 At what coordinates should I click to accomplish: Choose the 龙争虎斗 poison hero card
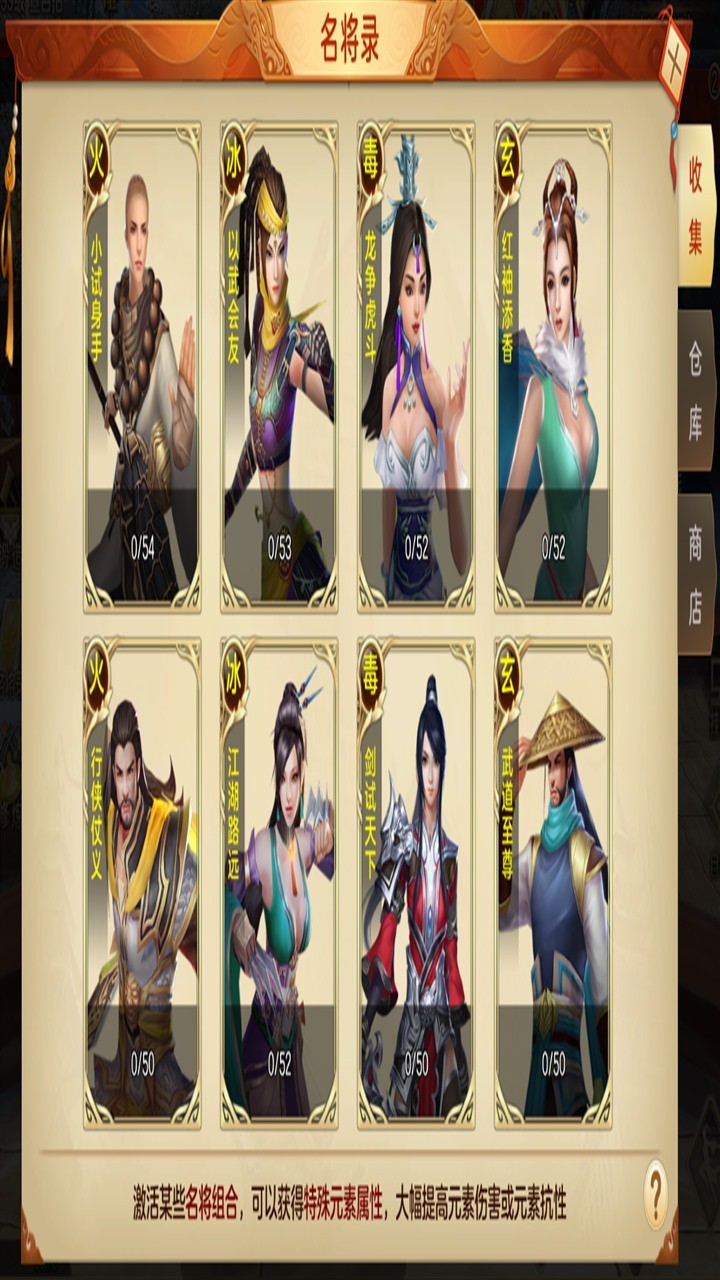tap(416, 366)
